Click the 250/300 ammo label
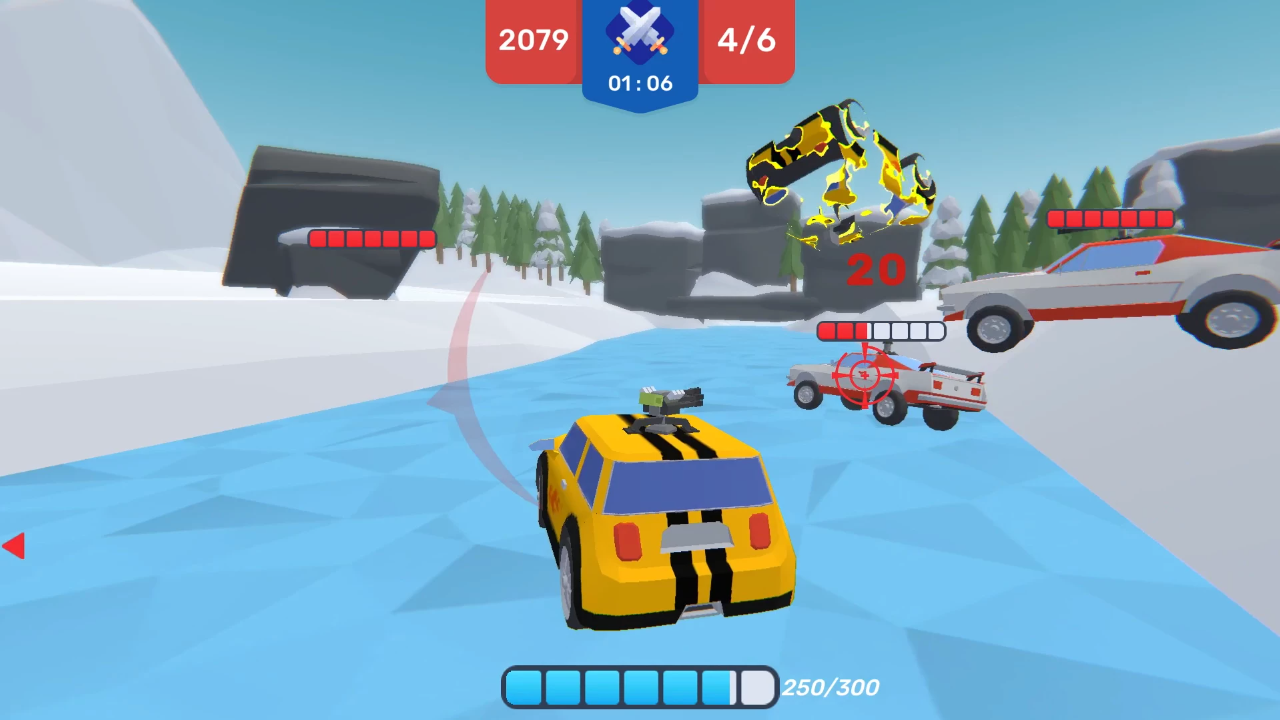 click(x=831, y=687)
